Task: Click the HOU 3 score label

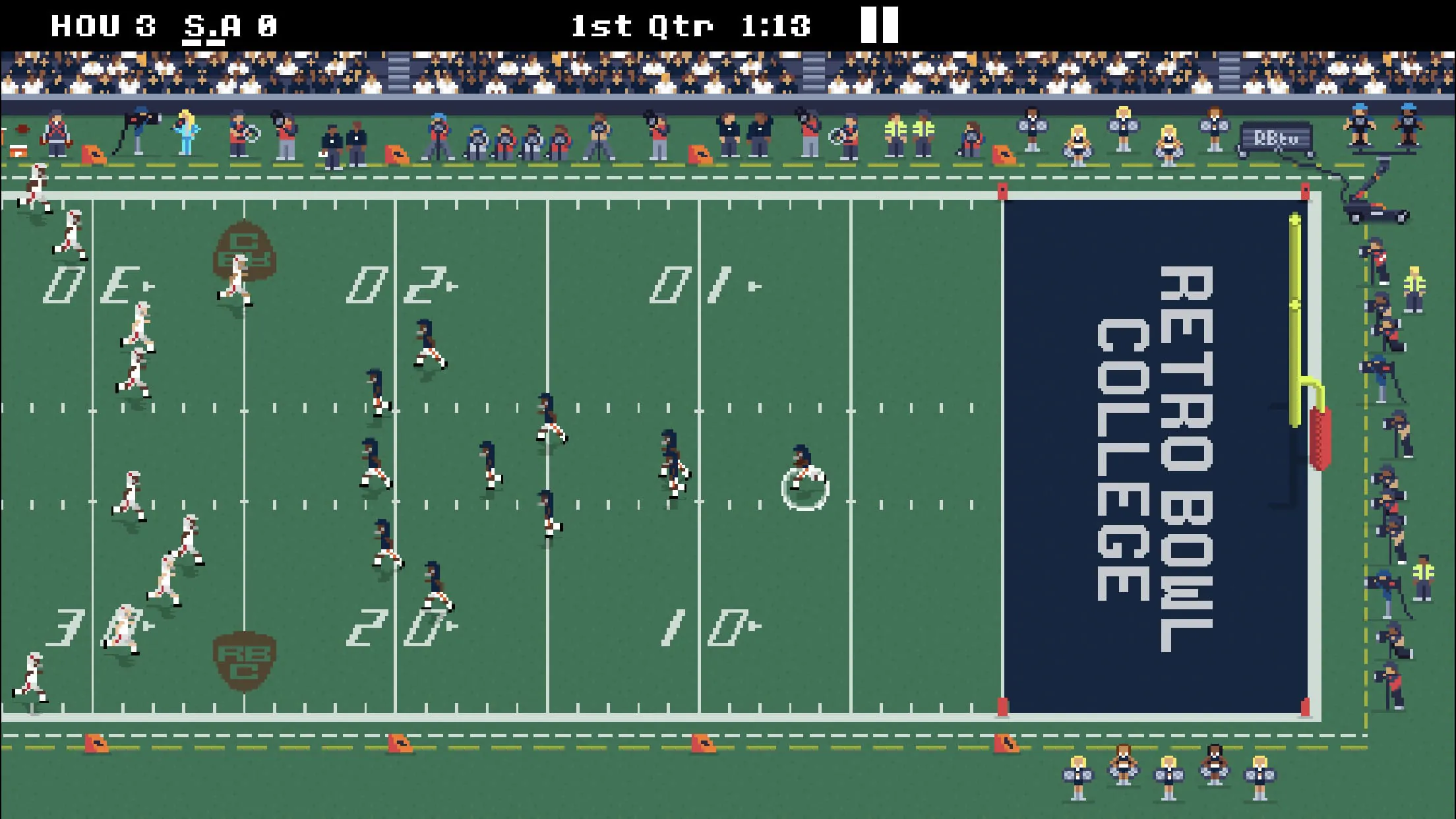Action: 102,24
